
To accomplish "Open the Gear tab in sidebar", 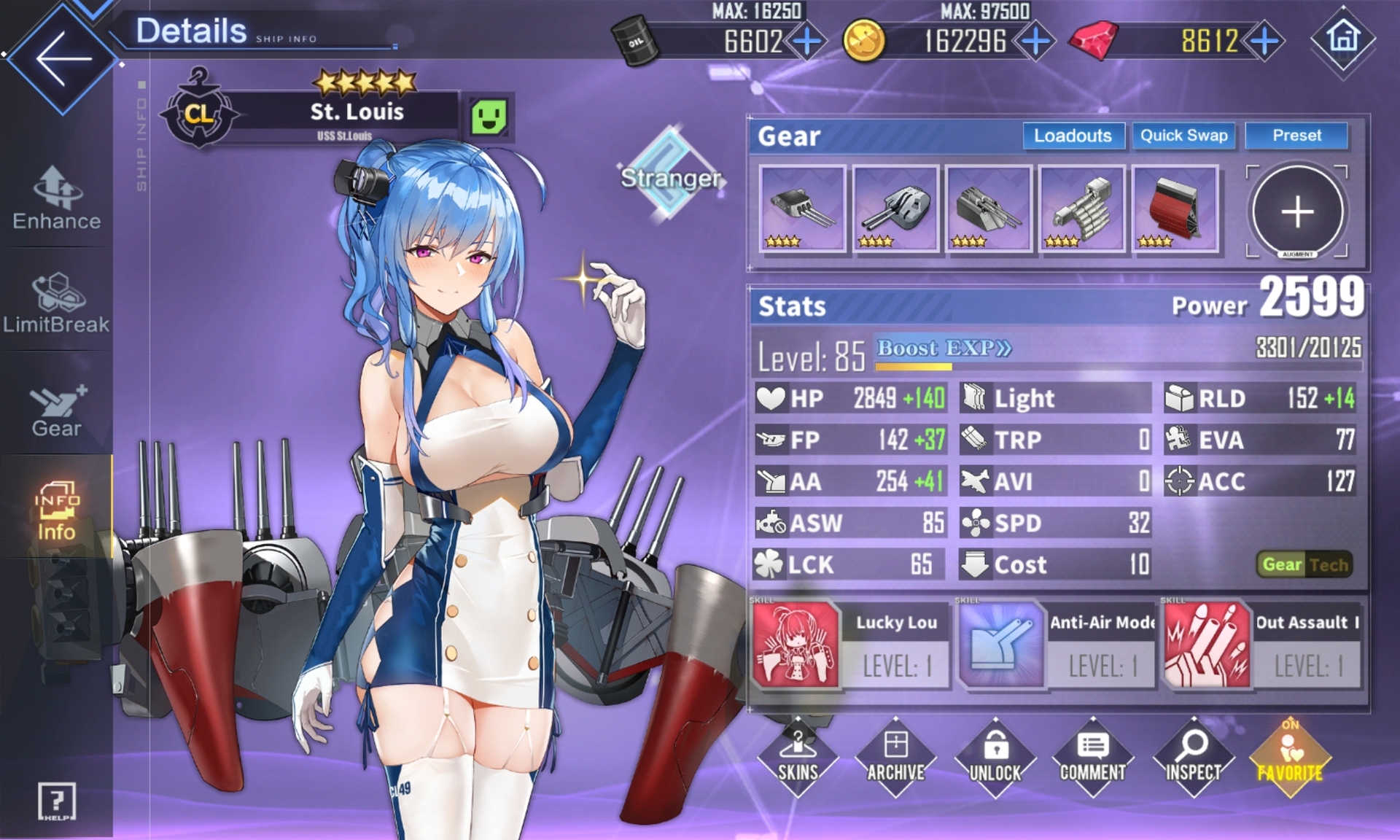I will [x=57, y=408].
